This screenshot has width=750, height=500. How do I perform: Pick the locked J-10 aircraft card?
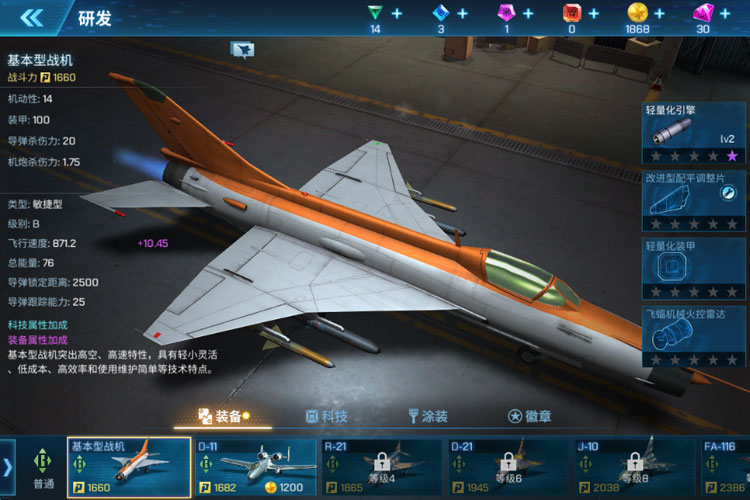(x=633, y=467)
